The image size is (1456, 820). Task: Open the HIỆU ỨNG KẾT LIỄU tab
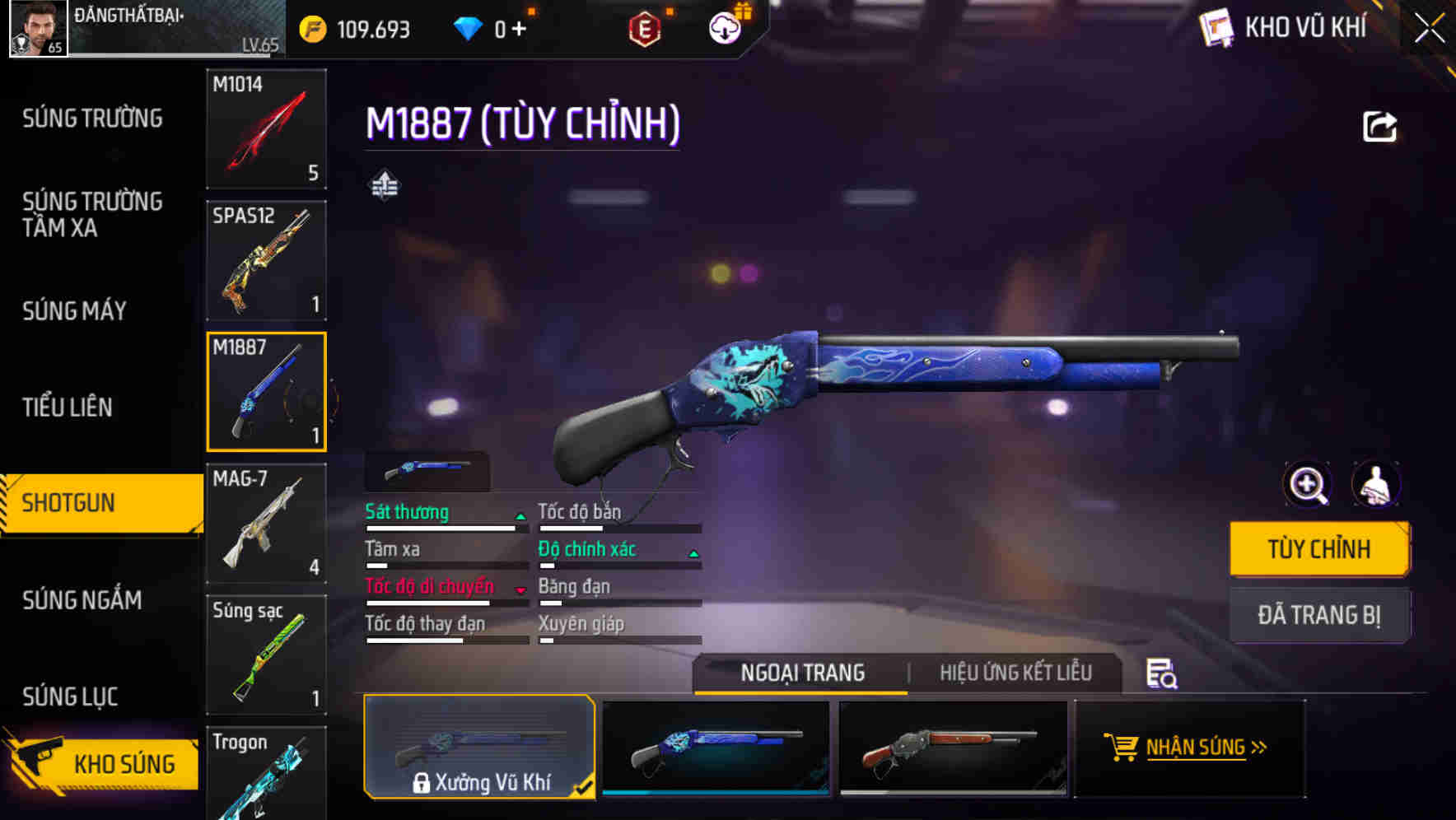click(x=1015, y=673)
